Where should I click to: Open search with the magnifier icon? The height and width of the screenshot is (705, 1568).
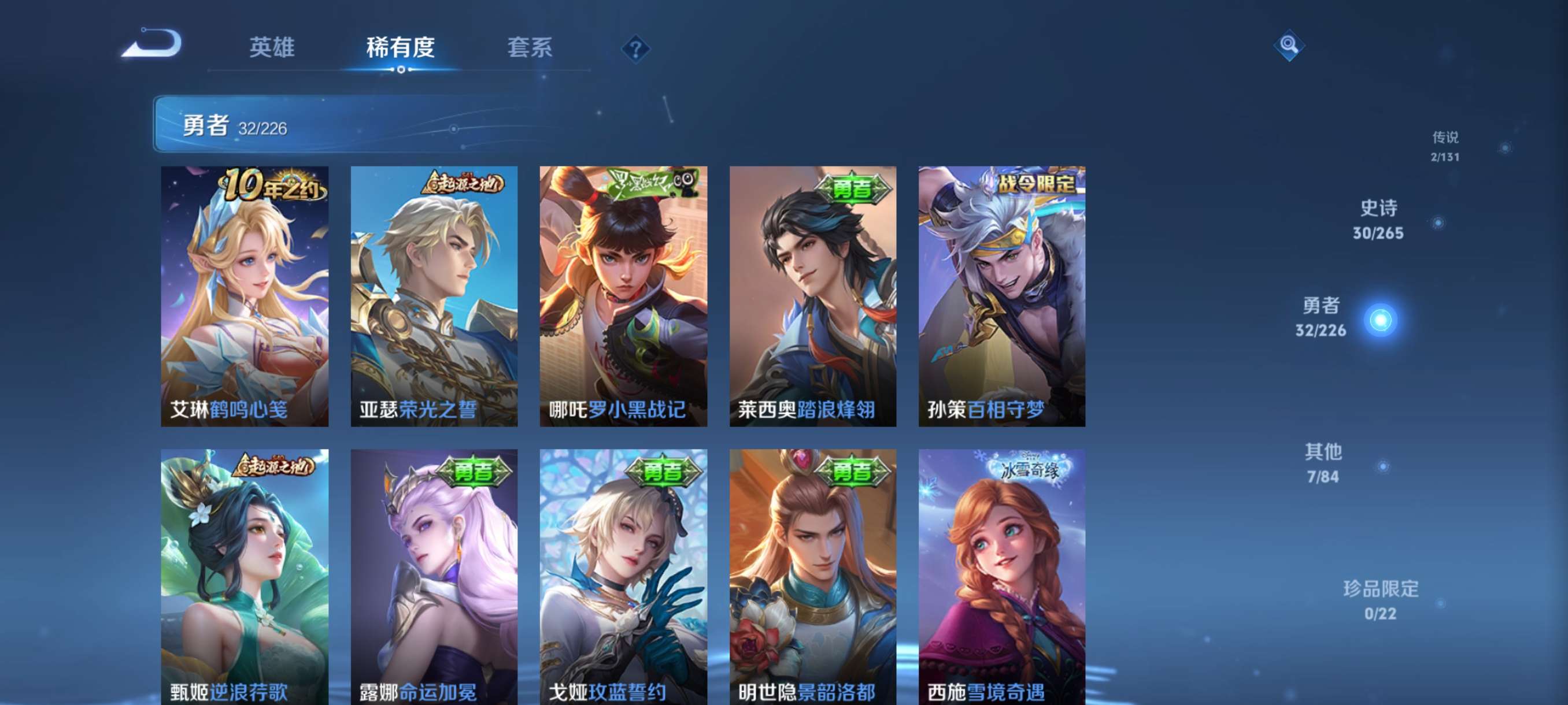pyautogui.click(x=1290, y=46)
